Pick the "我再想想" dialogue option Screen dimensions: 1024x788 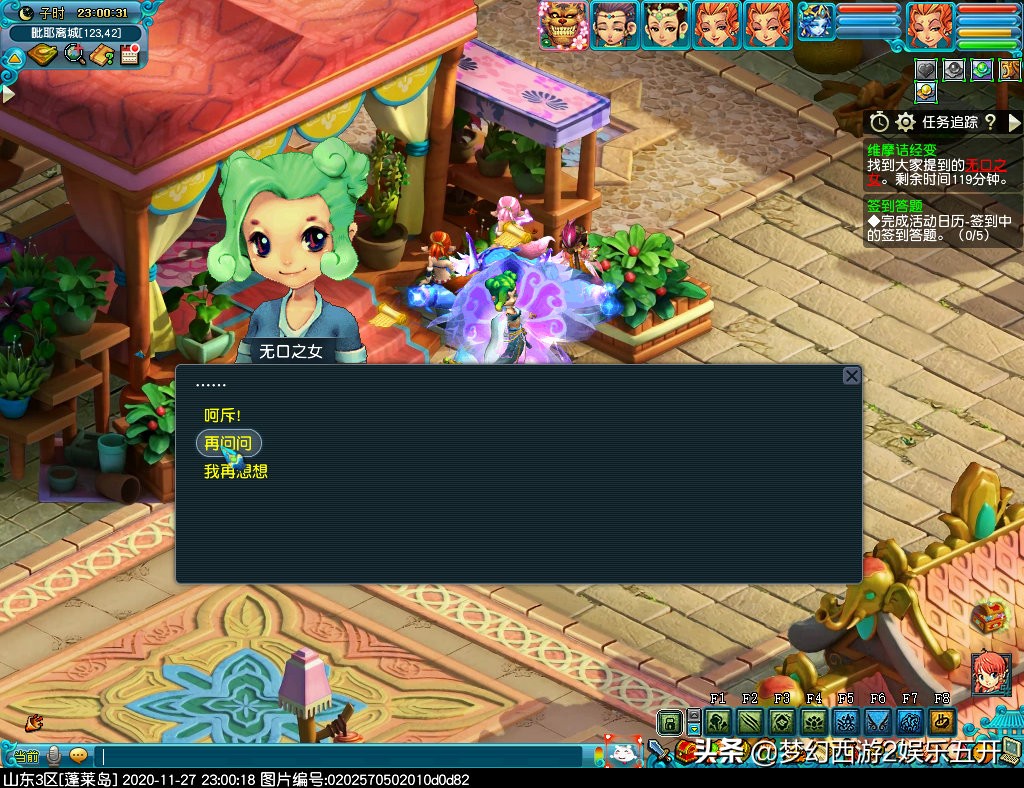click(236, 471)
